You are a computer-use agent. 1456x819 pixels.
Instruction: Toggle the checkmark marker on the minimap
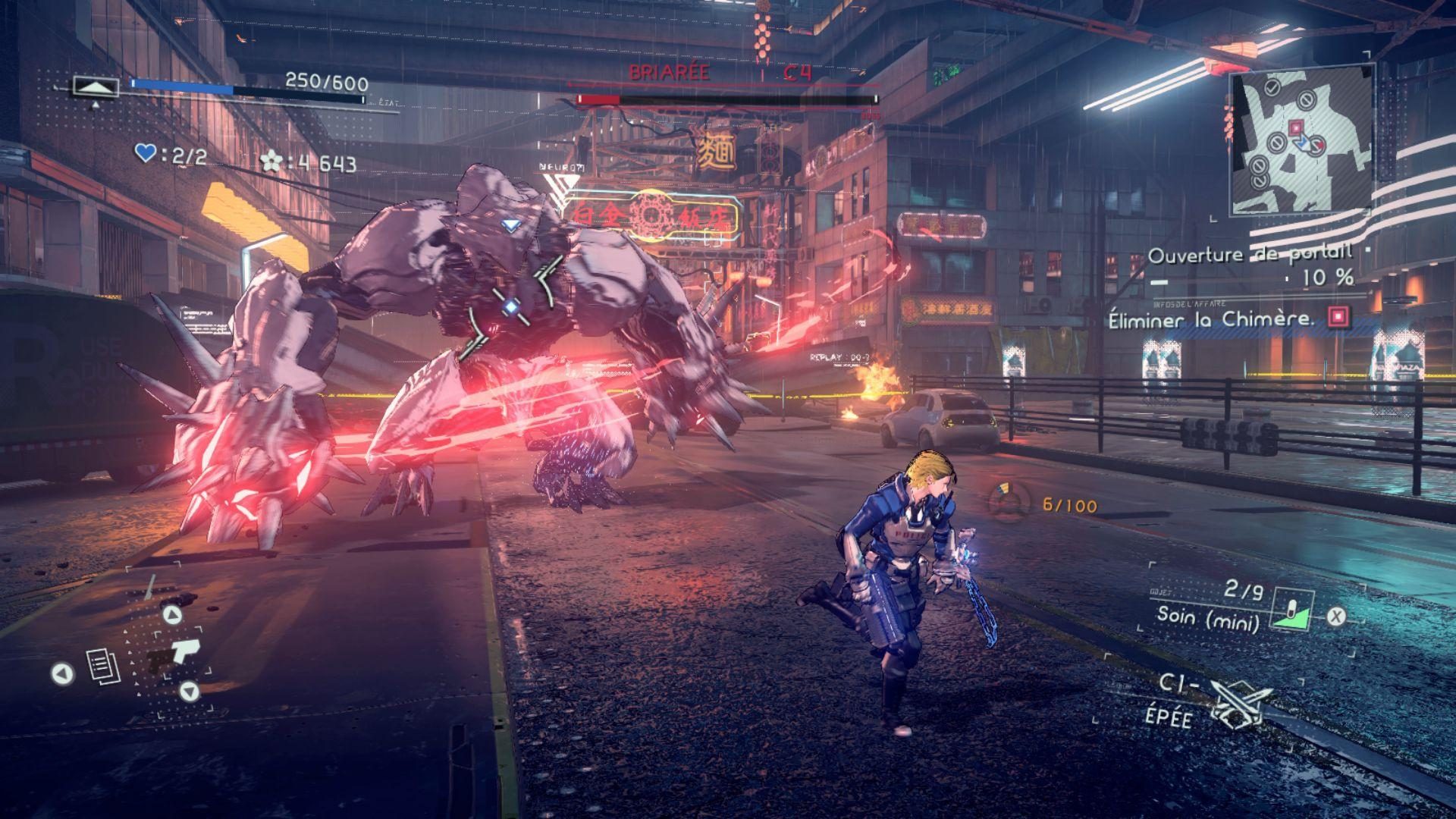1271,88
